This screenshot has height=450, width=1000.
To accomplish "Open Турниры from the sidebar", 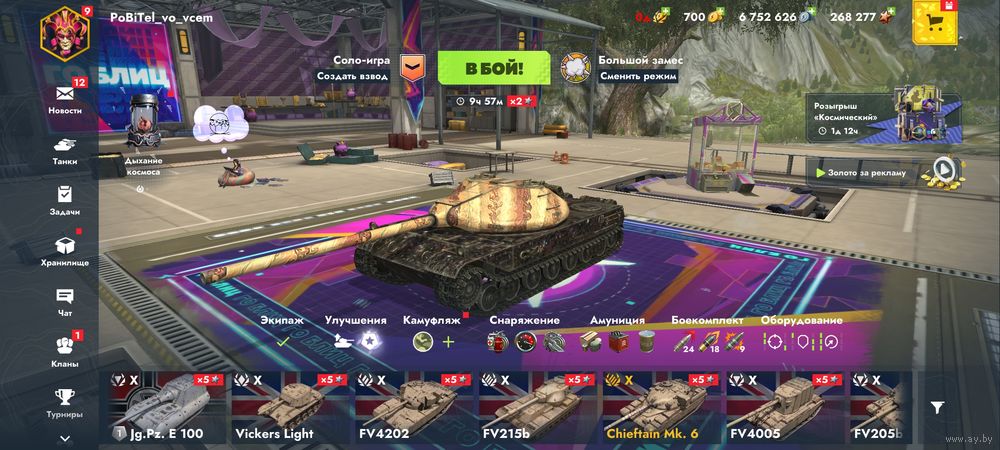I will tap(65, 400).
